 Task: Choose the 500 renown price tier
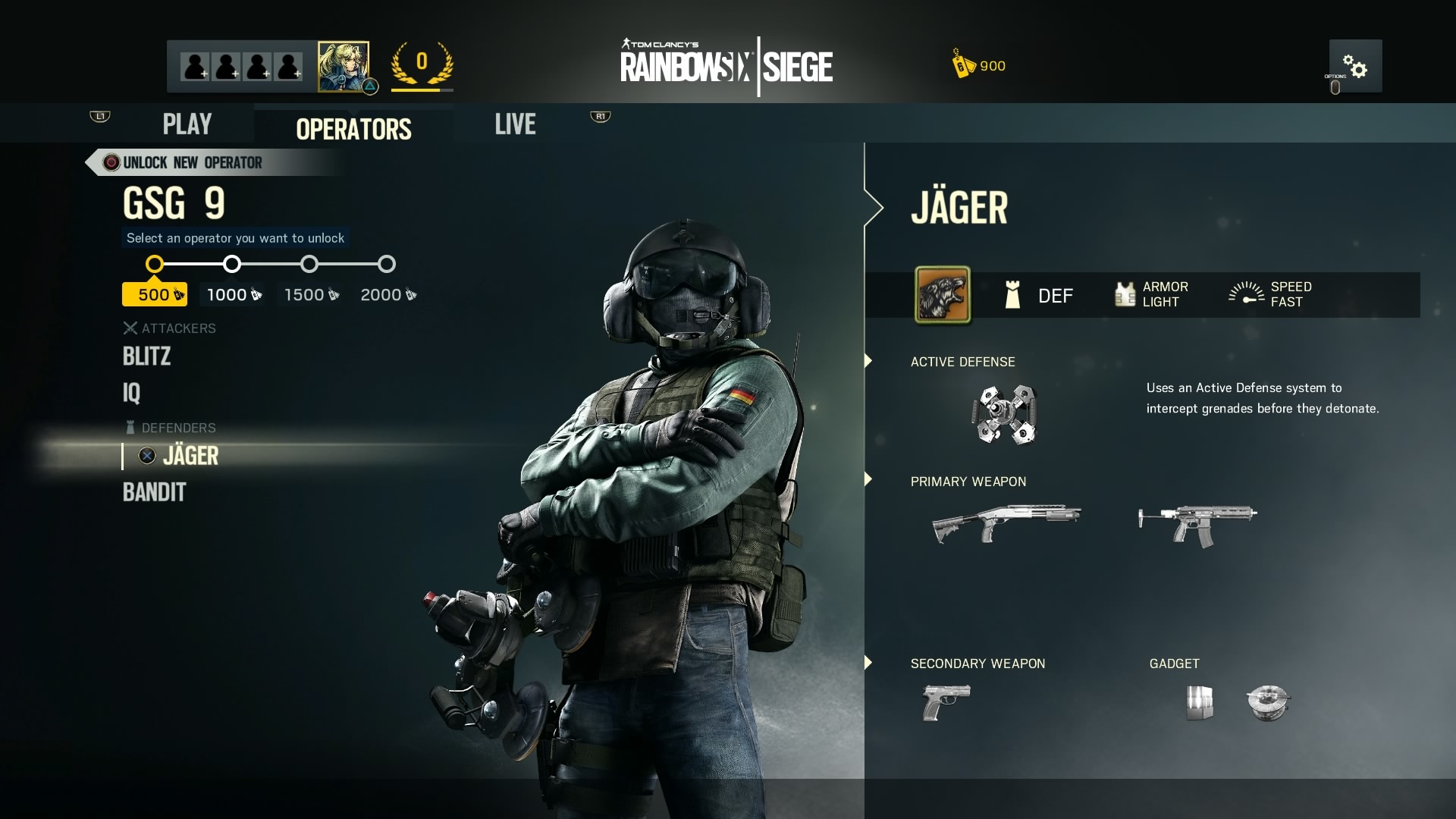[x=154, y=294]
